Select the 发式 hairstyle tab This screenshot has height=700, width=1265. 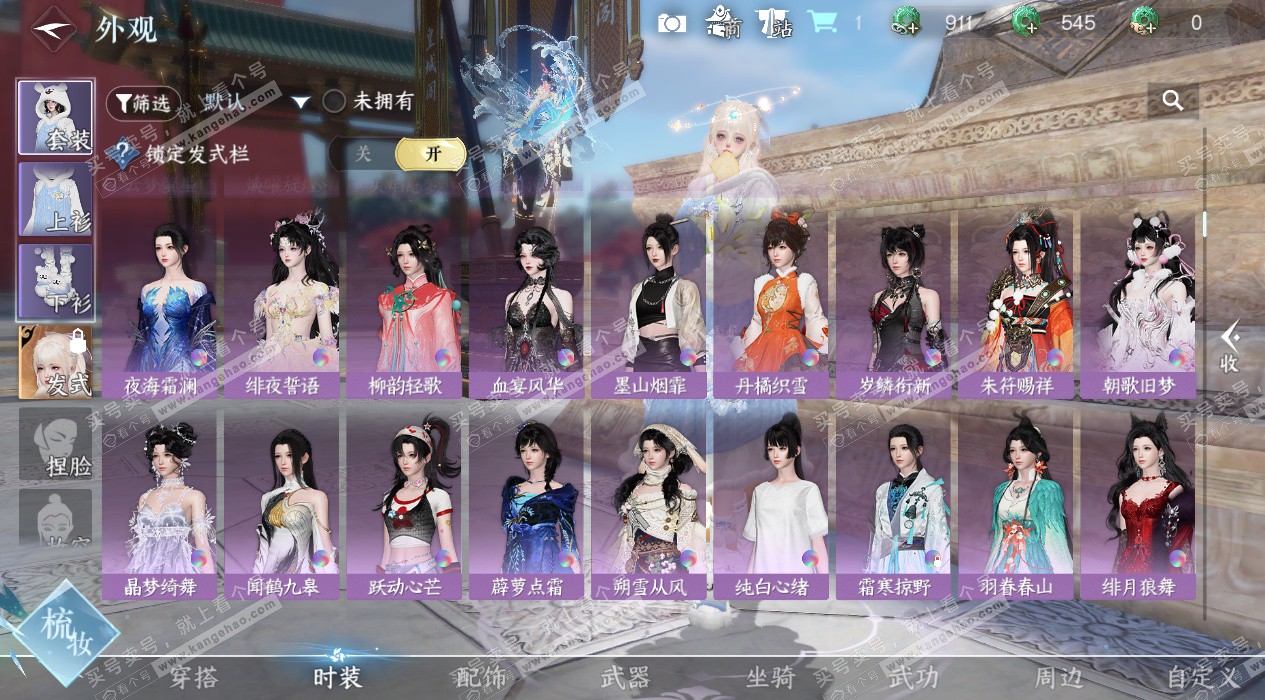pyautogui.click(x=56, y=362)
